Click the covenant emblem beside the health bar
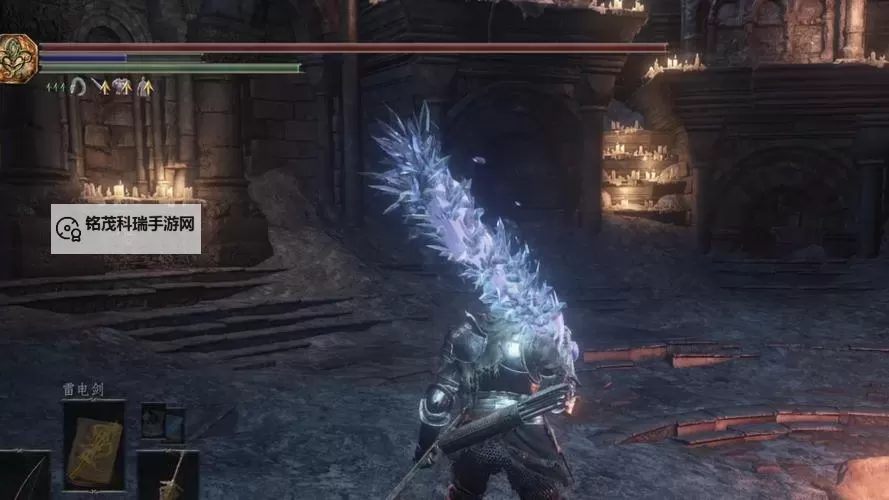The height and width of the screenshot is (500, 889). 17,58
